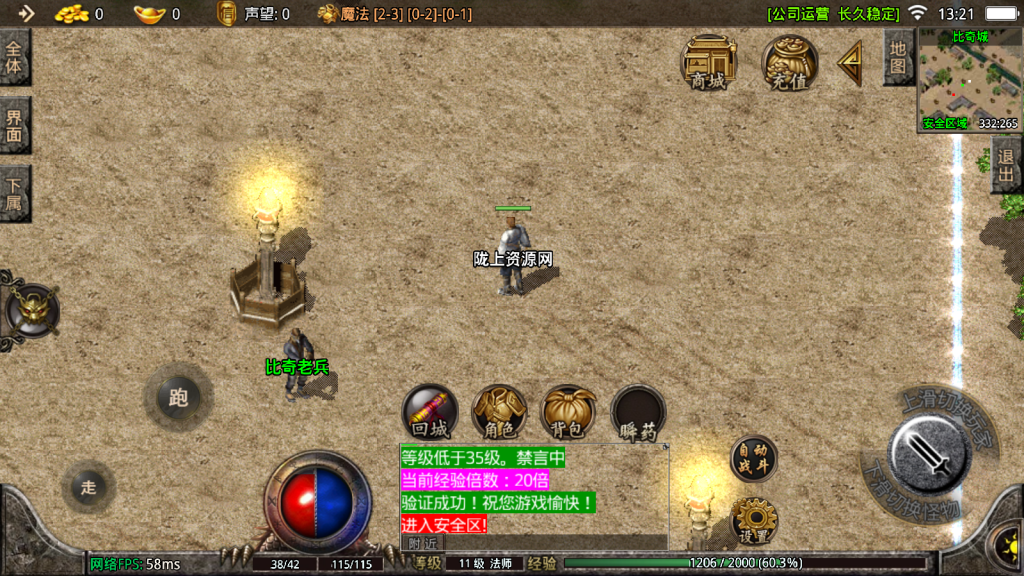
Task: Open the 背包 backpack
Action: pyautogui.click(x=569, y=412)
